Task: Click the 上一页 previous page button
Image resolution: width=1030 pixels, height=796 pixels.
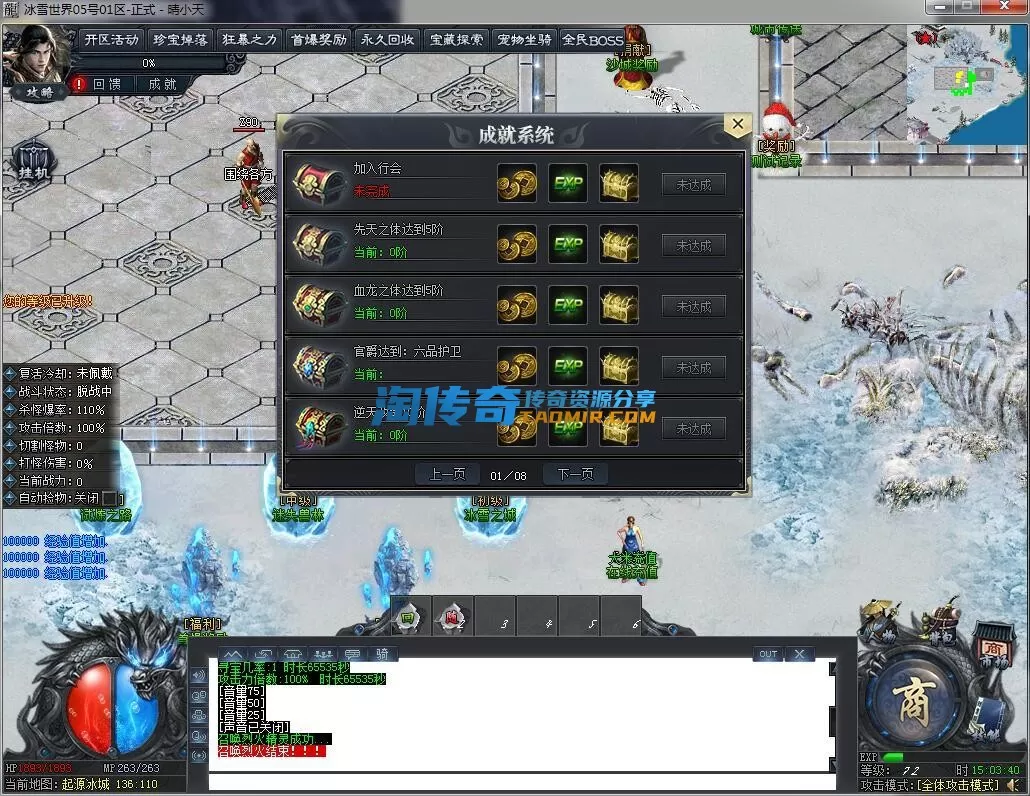Action: [x=447, y=474]
